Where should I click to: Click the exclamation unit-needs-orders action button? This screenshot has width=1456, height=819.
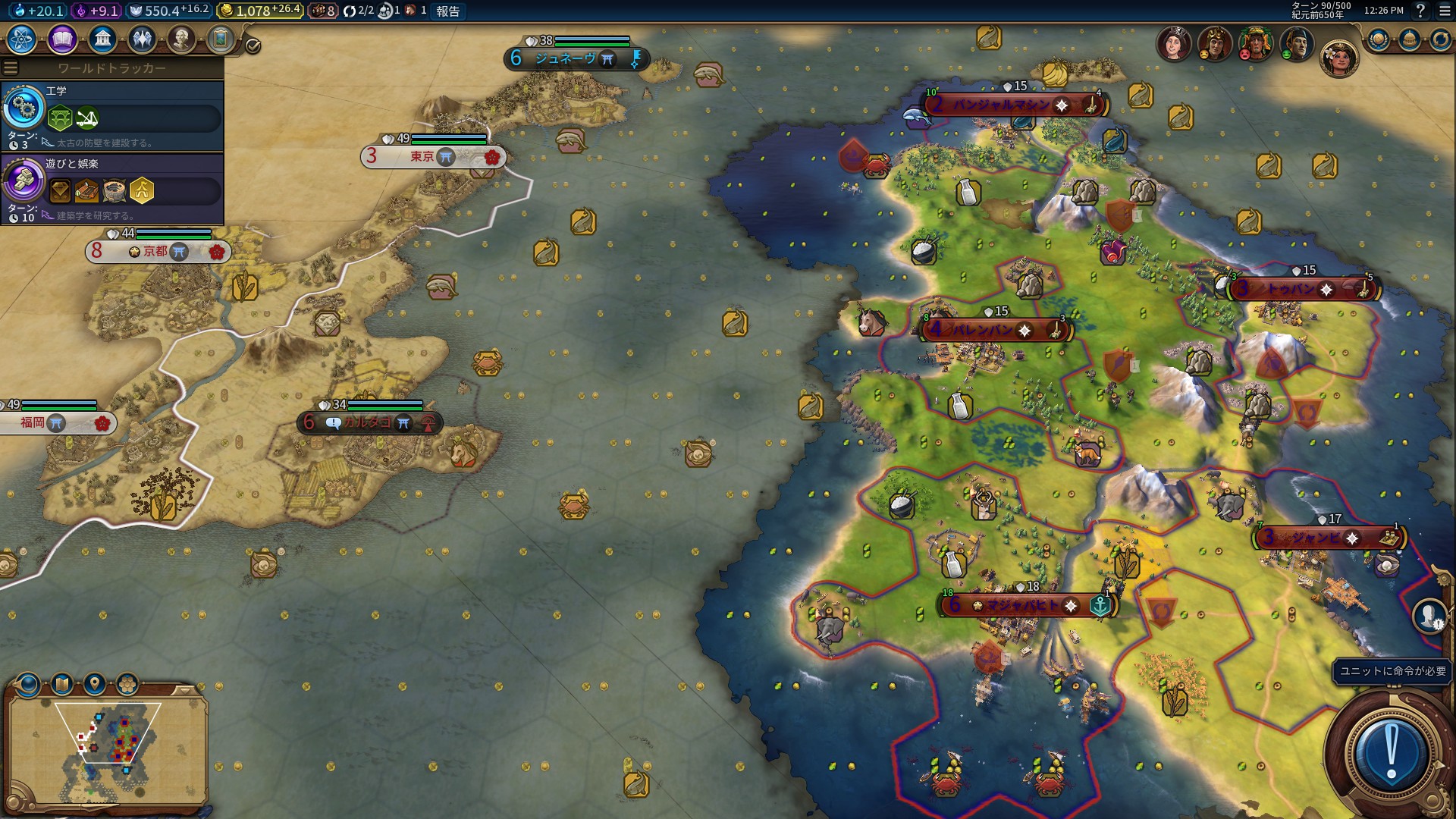point(1391,752)
